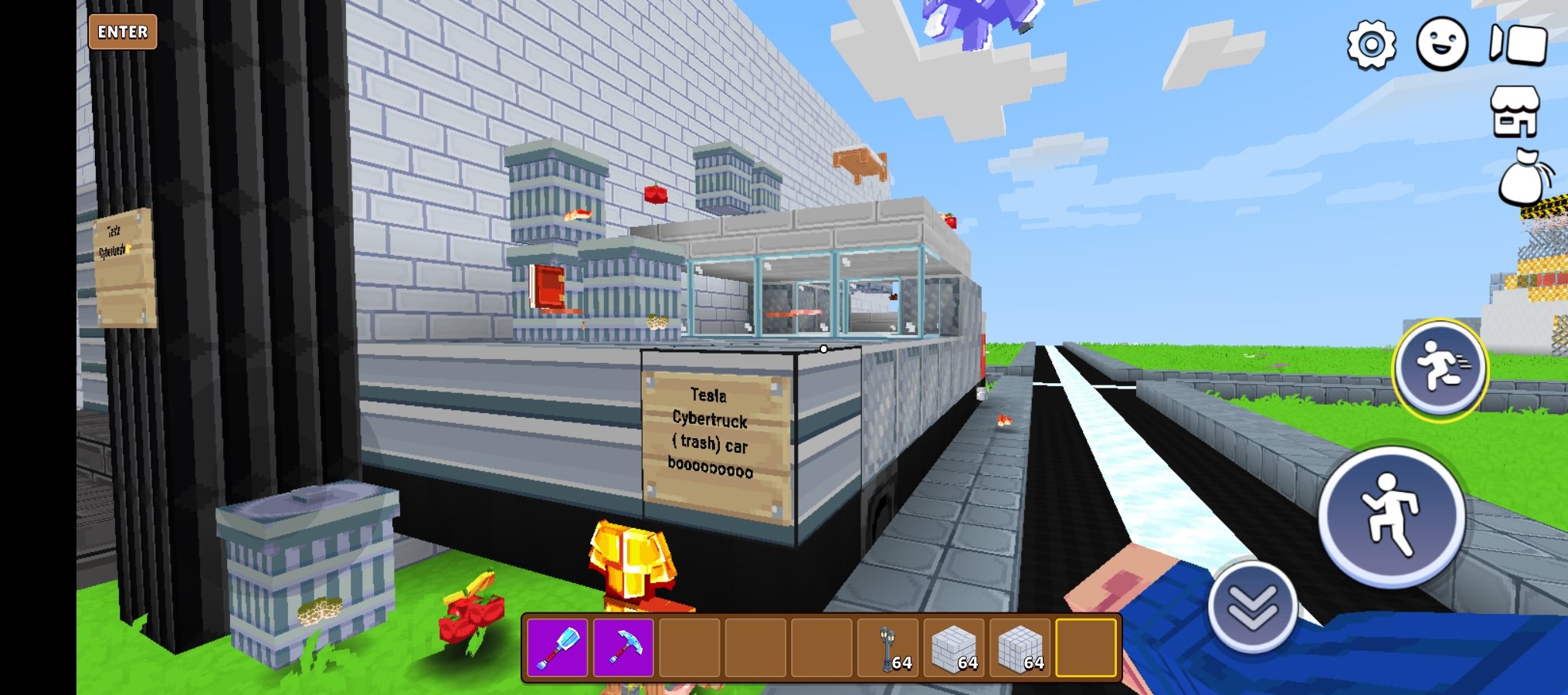Toggle the sprint running button
The height and width of the screenshot is (695, 1568).
tap(1440, 369)
